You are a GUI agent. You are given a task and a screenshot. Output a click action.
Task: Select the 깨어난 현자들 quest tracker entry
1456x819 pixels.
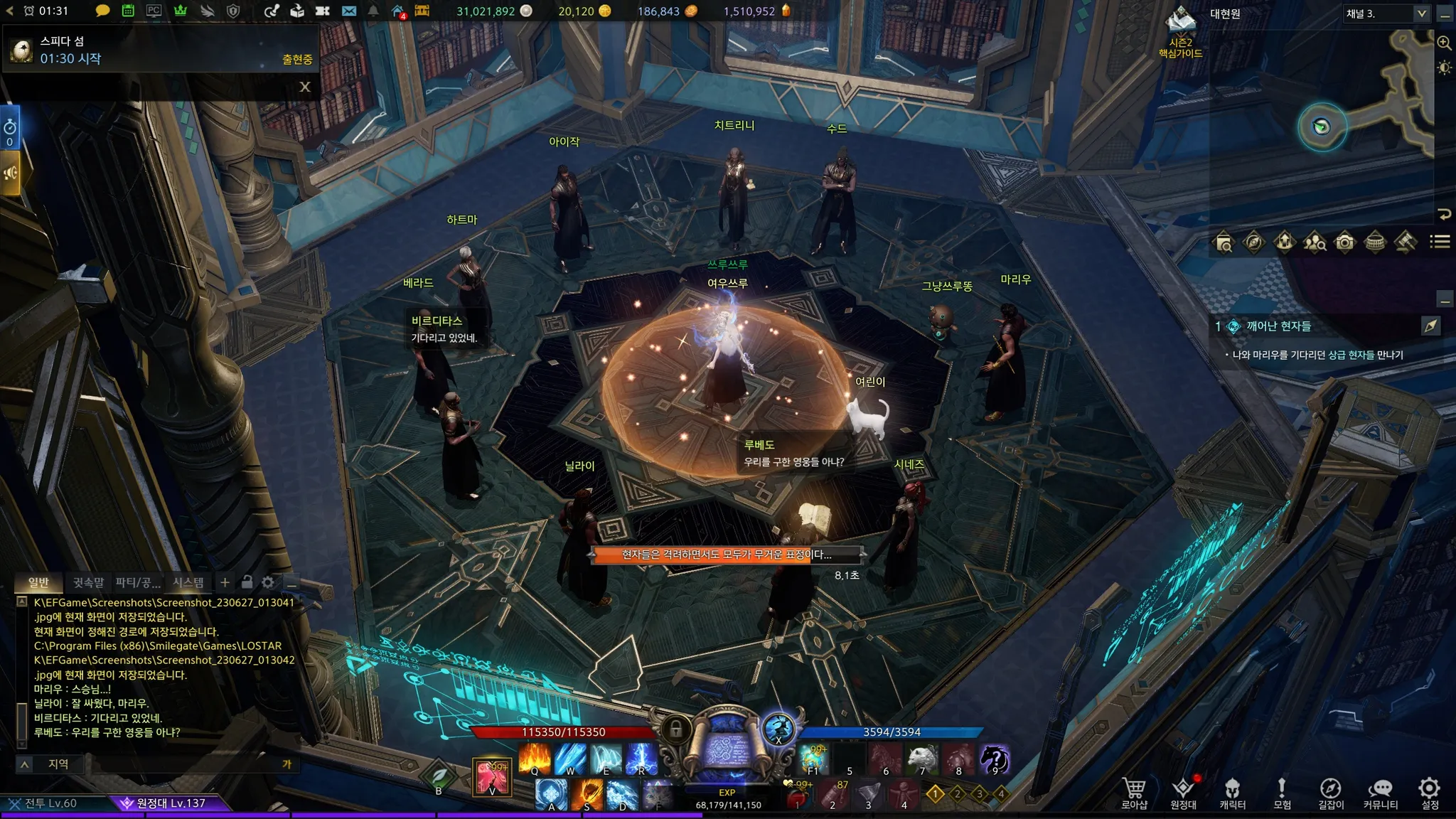[x=1278, y=326]
